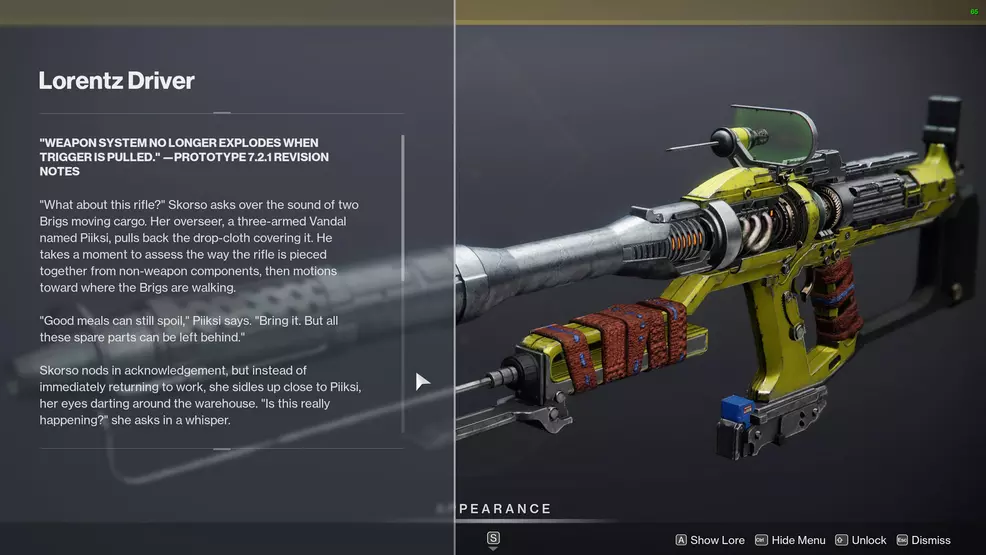Click the lore text scrollbar
The image size is (986, 555).
point(403,284)
